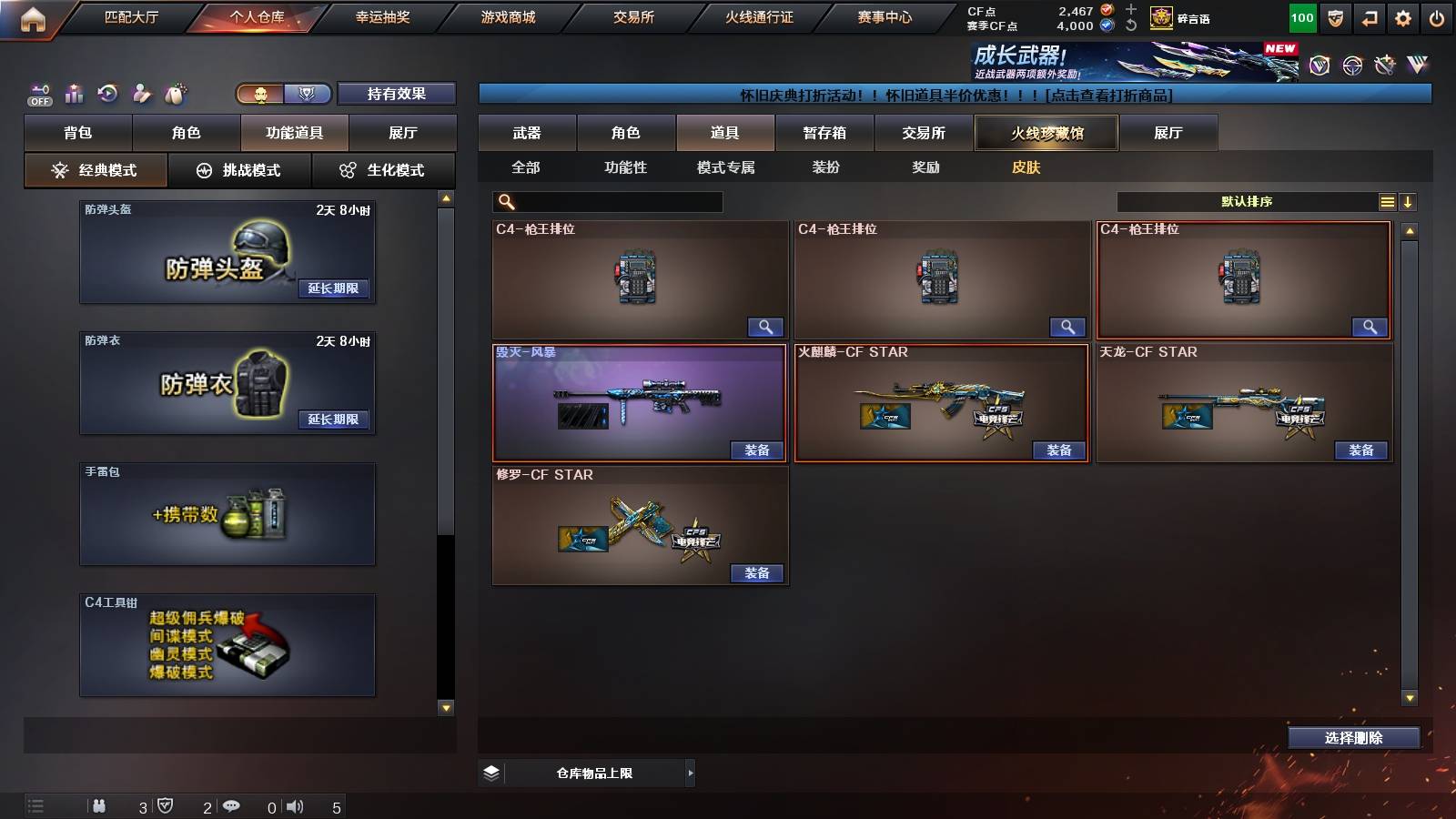Click the magnifier icon on a C4 item

(767, 327)
